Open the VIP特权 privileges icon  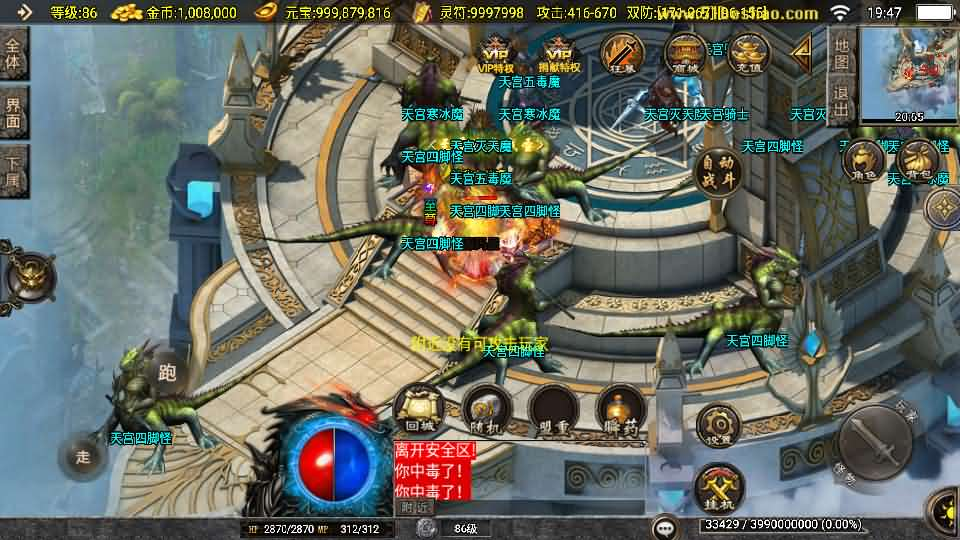(x=497, y=56)
